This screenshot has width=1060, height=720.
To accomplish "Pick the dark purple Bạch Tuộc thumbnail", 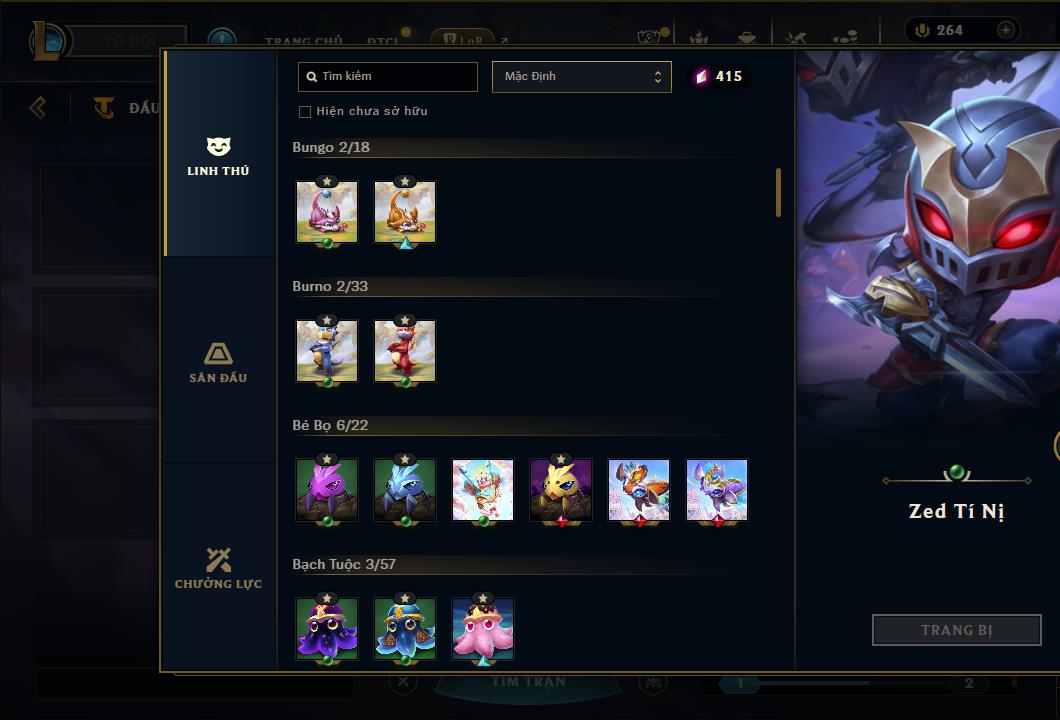I will [327, 629].
